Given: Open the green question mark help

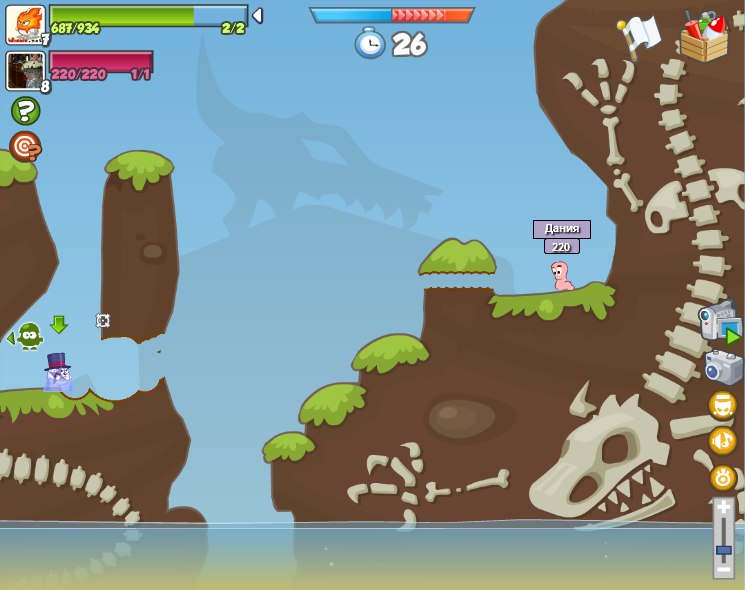Looking at the screenshot, I should pos(26,111).
